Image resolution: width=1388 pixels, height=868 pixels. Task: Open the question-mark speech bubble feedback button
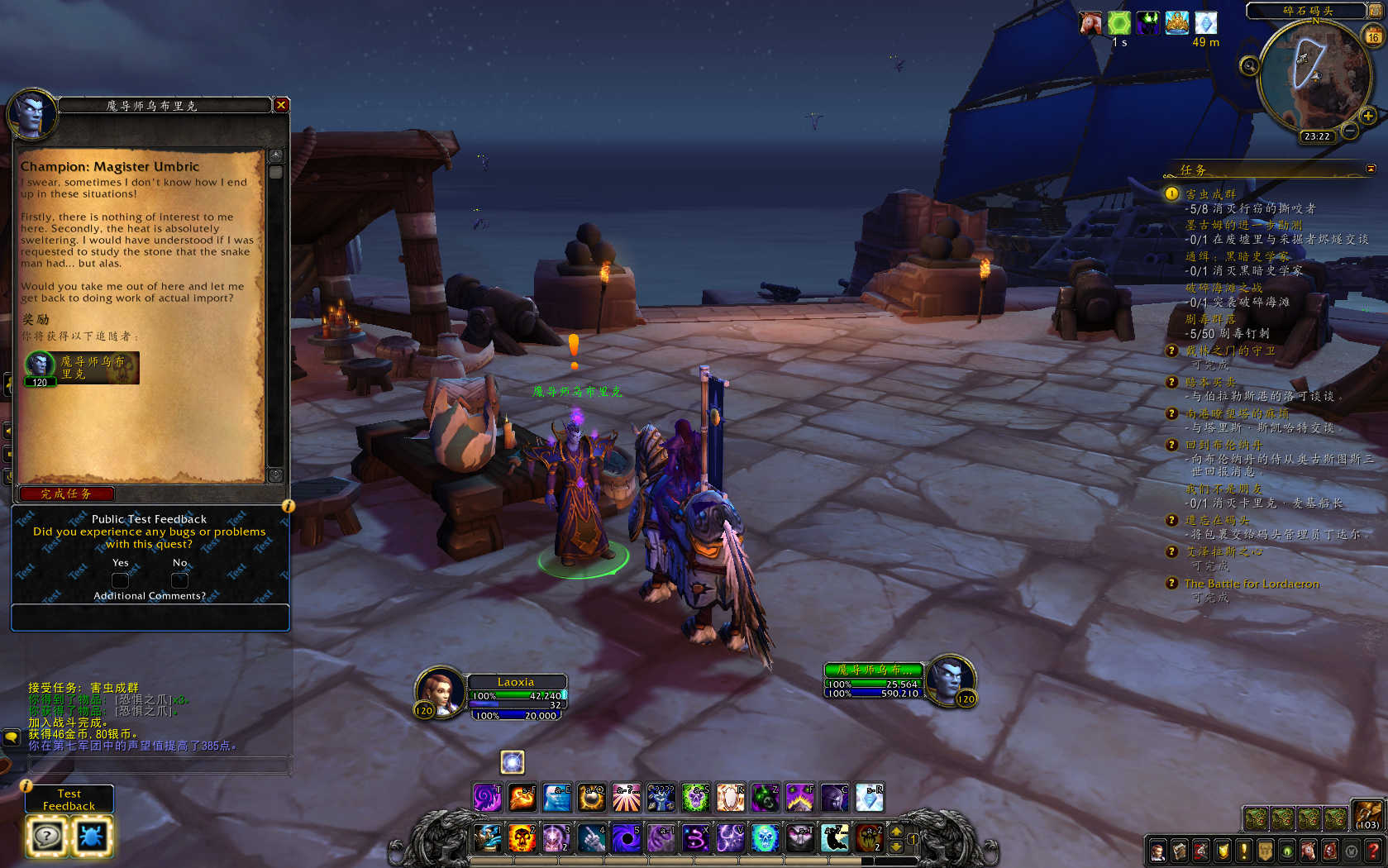pos(46,837)
